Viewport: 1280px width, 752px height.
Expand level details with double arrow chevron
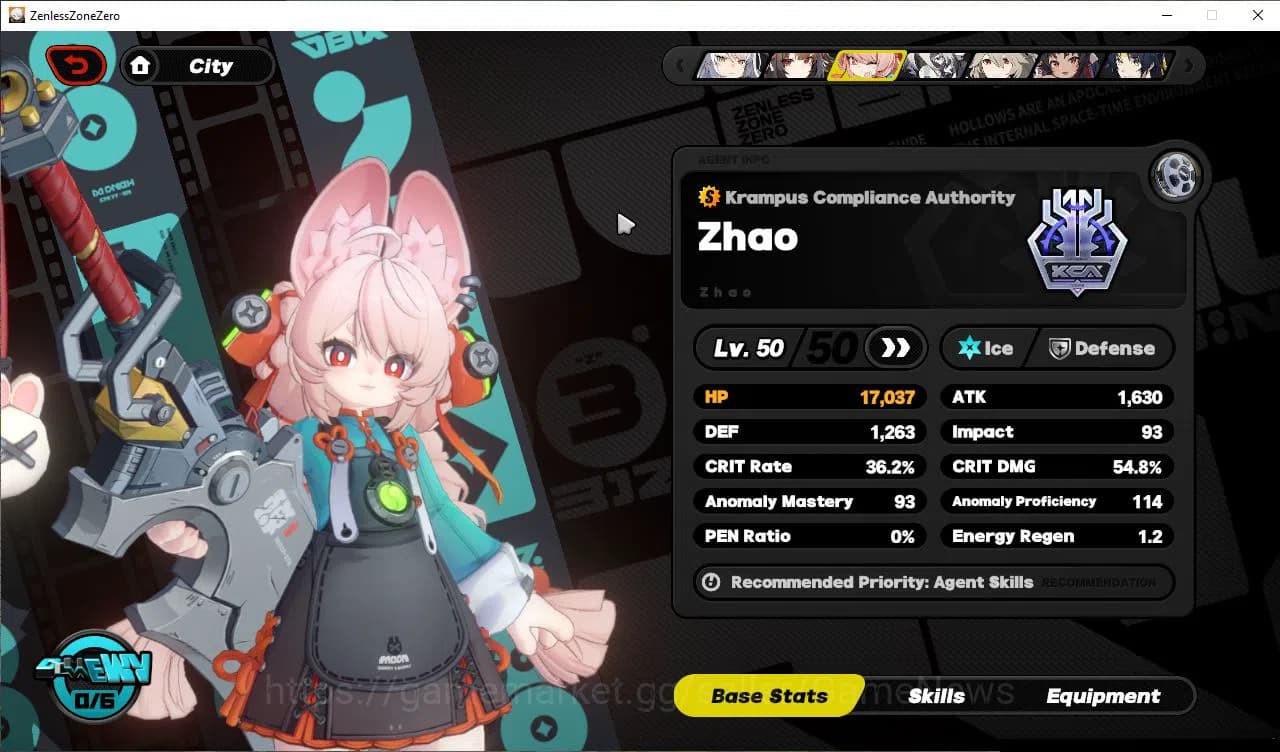pos(894,348)
